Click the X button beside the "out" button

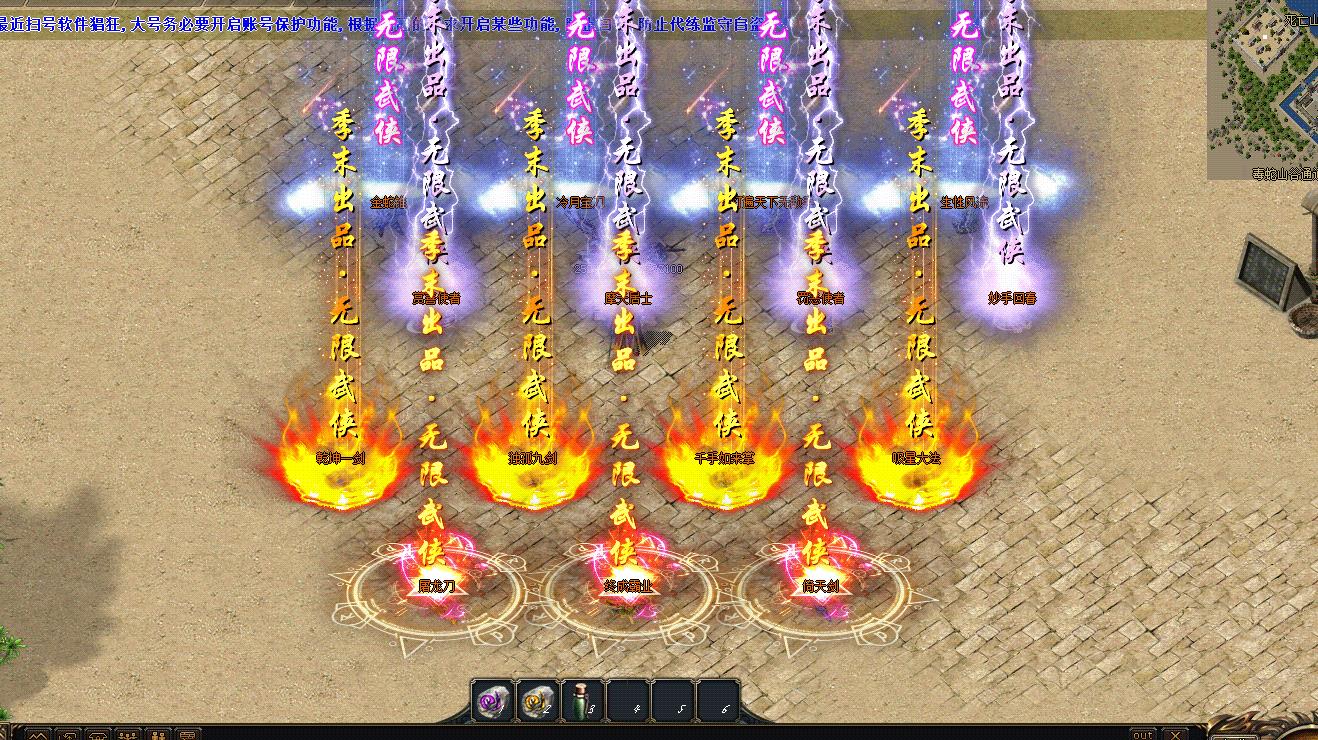pyautogui.click(x=1175, y=734)
